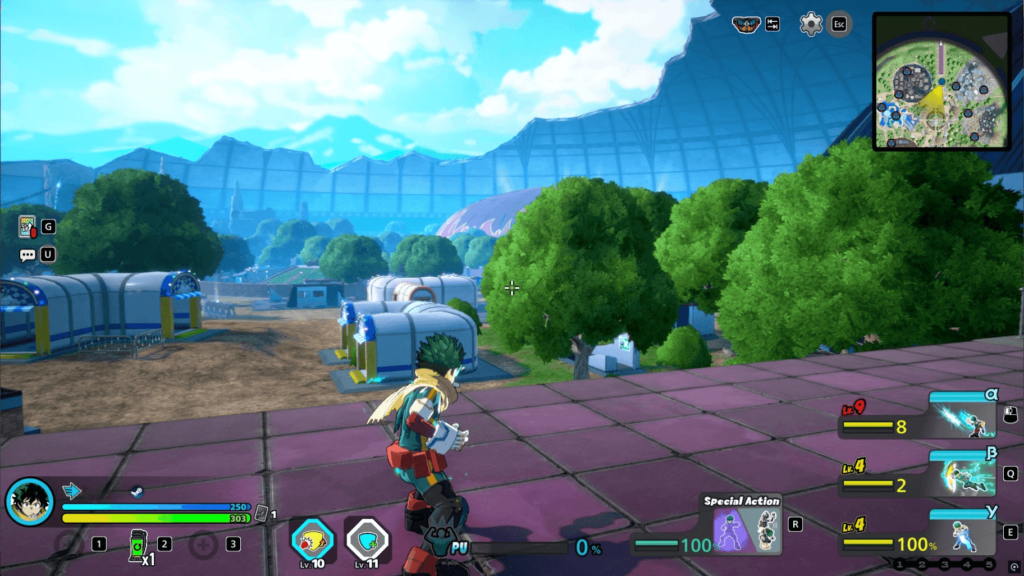Screen dimensions: 1024x576
Task: Select the green canister item slot
Action: 137,544
